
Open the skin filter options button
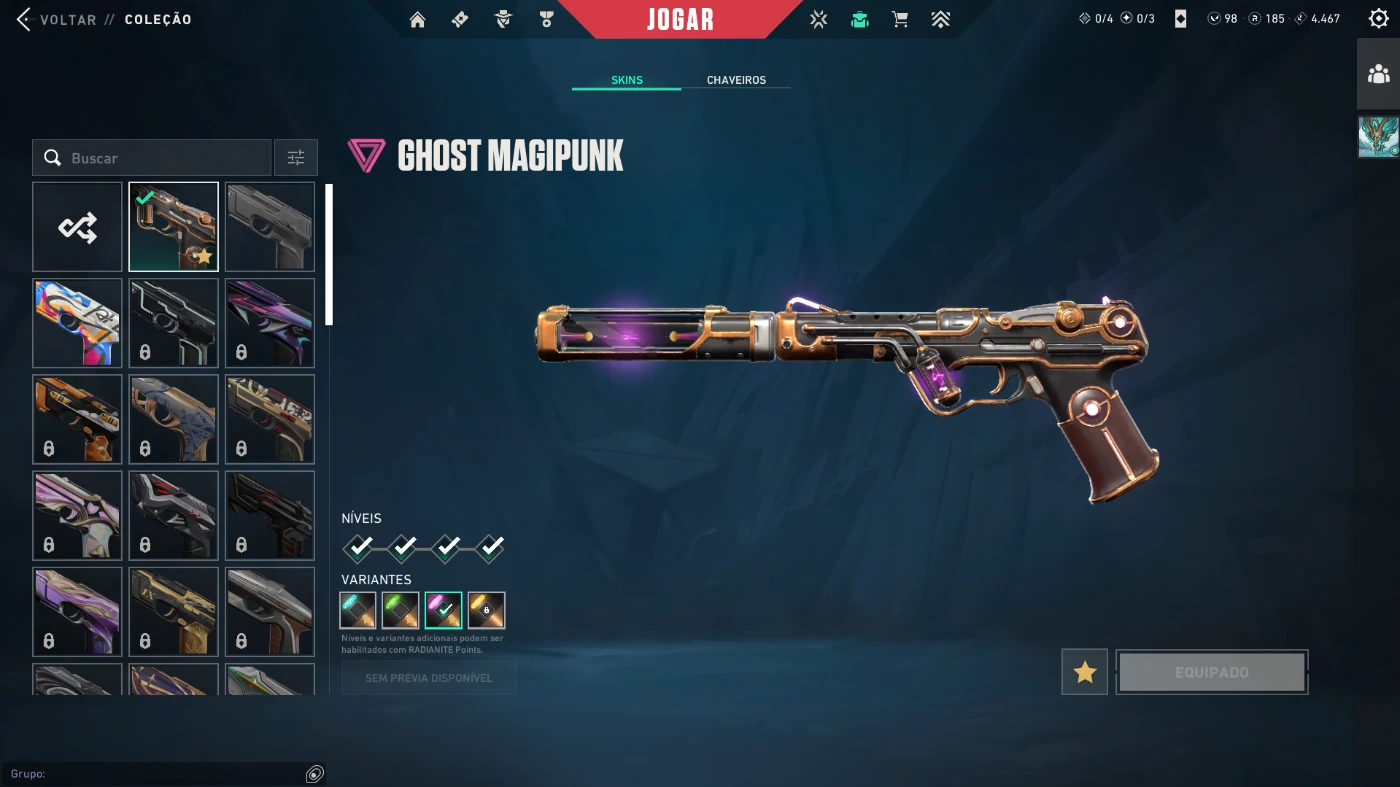pyautogui.click(x=296, y=158)
